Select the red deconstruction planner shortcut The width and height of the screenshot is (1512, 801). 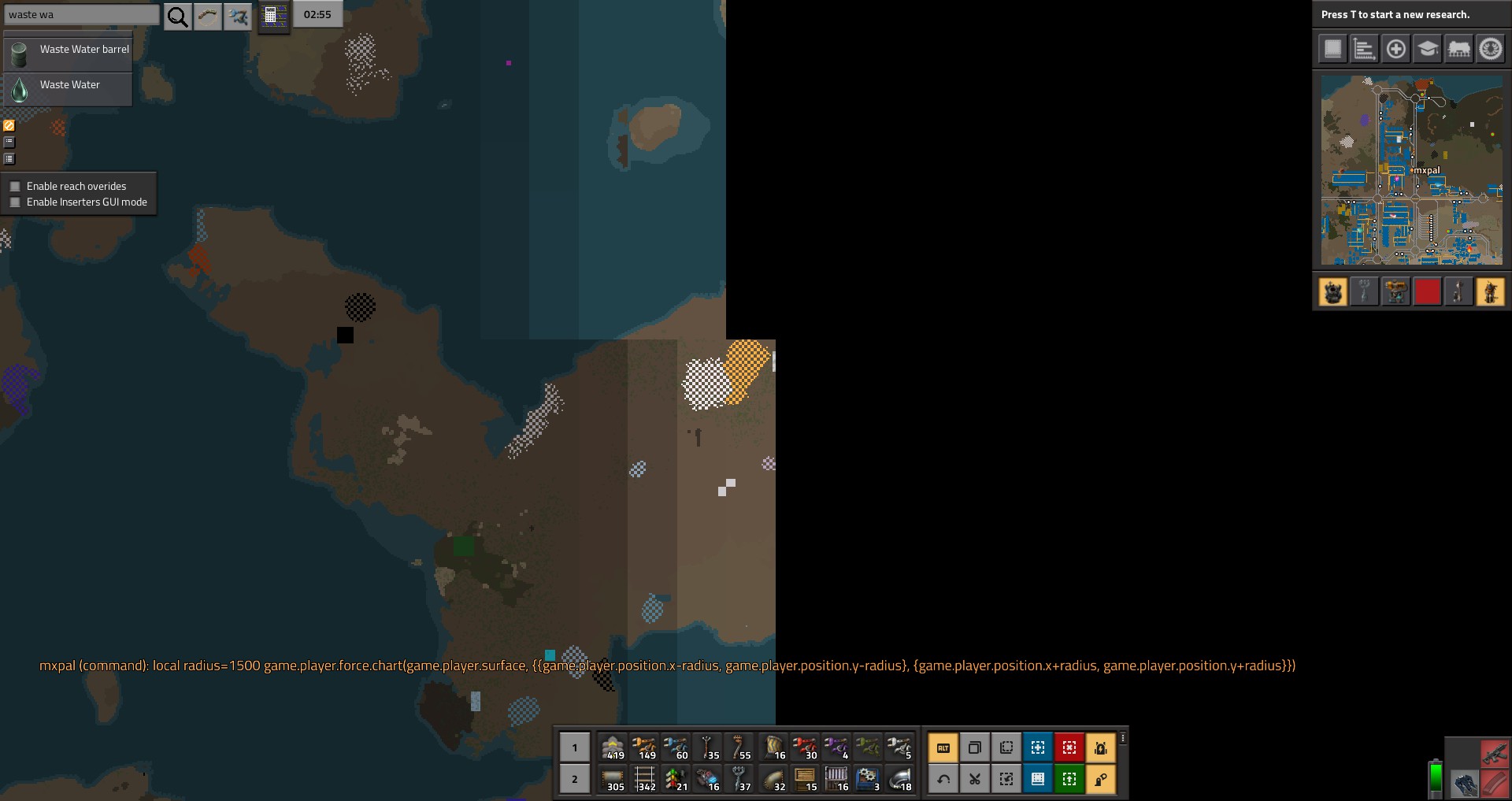[x=1069, y=747]
